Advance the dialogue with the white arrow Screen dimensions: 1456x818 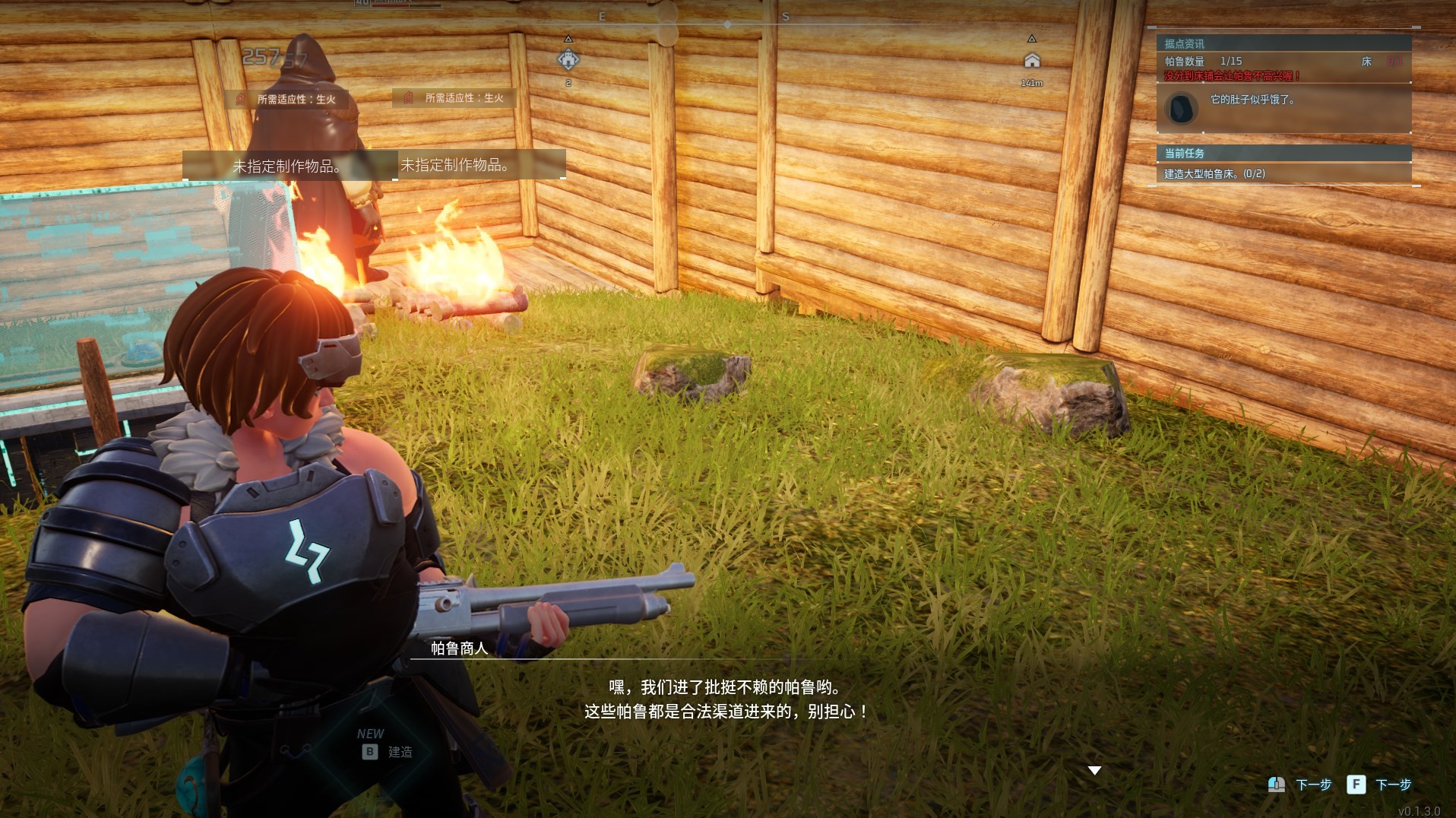click(x=1094, y=770)
